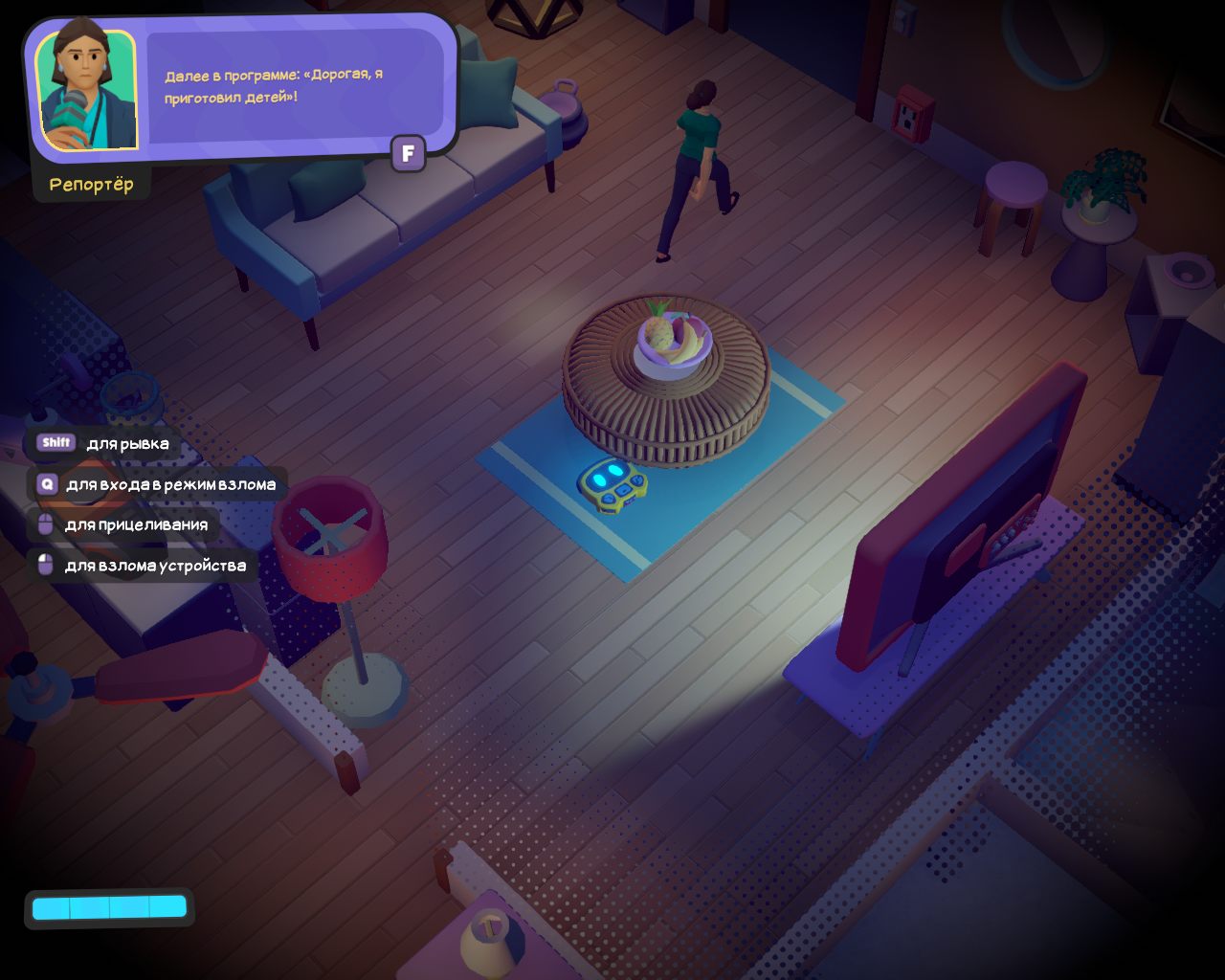Advance the reporter's dialogue text box
Viewport: 1225px width, 980px height.
[408, 153]
